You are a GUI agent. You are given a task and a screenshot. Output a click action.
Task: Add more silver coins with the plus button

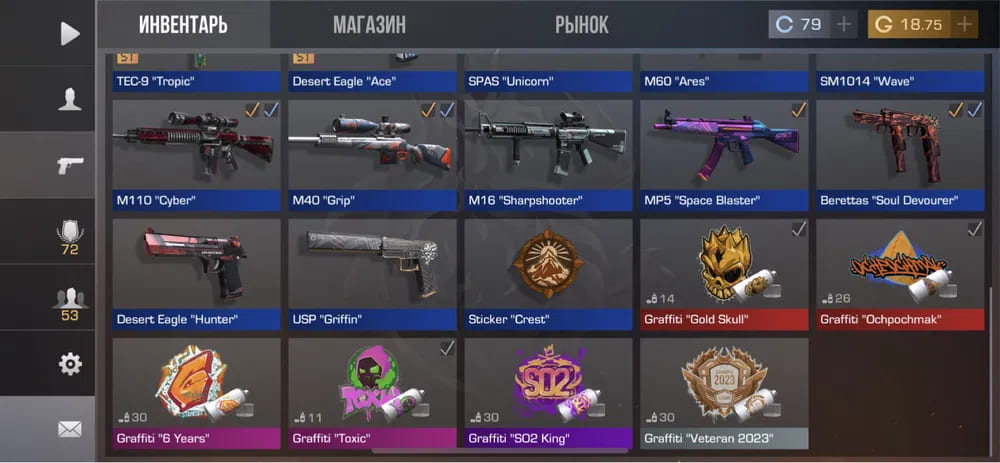(x=844, y=24)
